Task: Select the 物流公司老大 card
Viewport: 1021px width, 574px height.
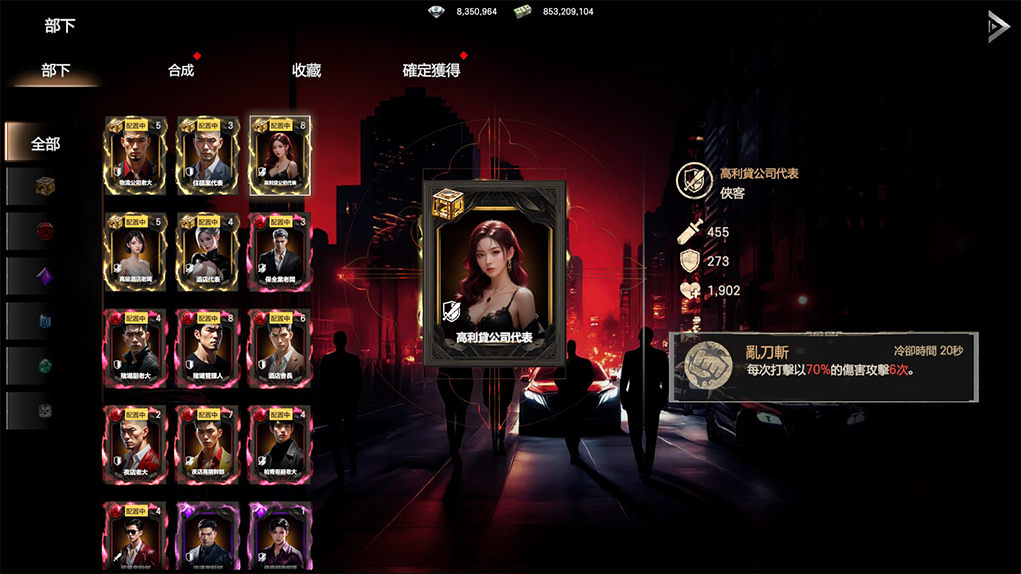Action: (135, 156)
